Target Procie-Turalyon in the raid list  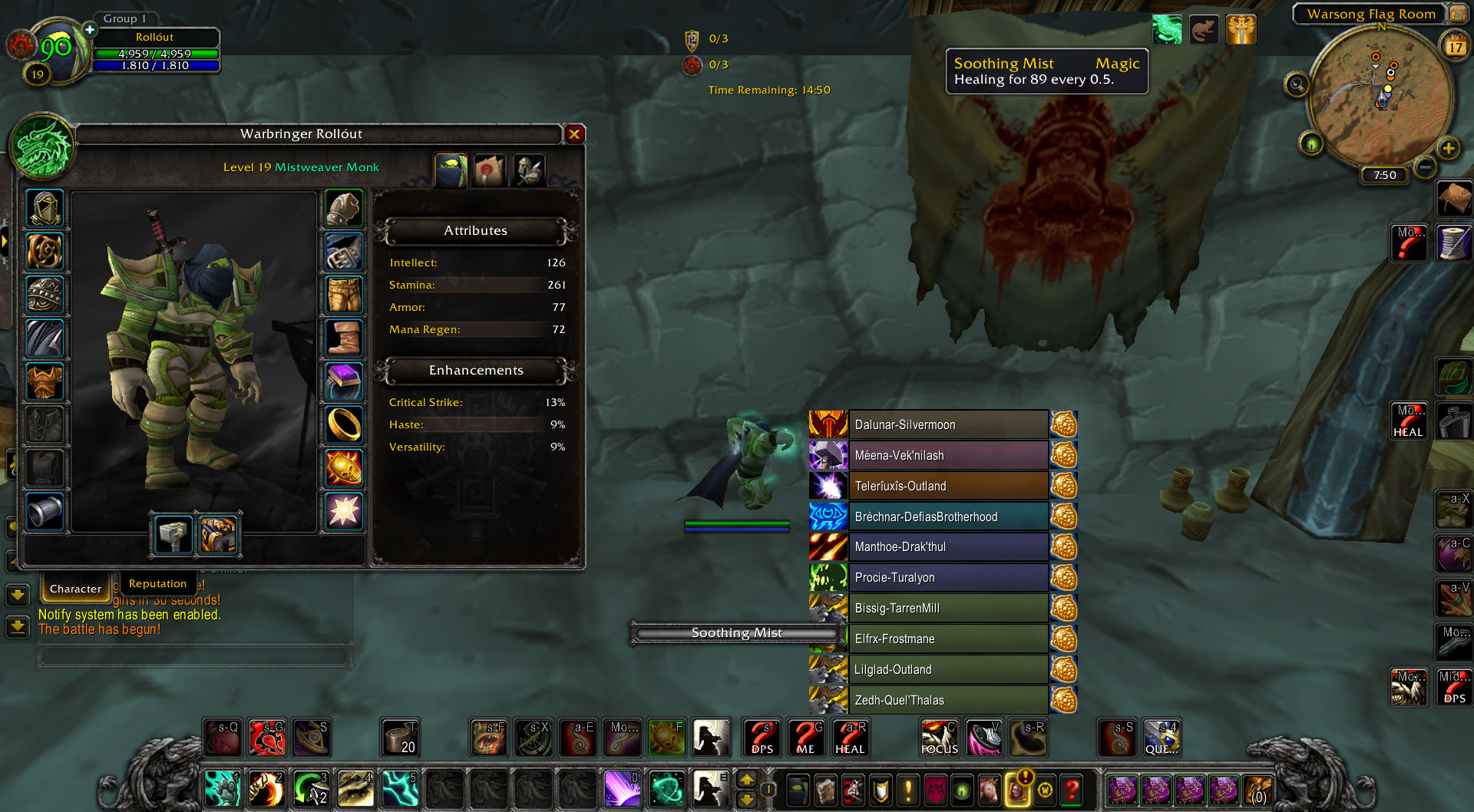[948, 577]
